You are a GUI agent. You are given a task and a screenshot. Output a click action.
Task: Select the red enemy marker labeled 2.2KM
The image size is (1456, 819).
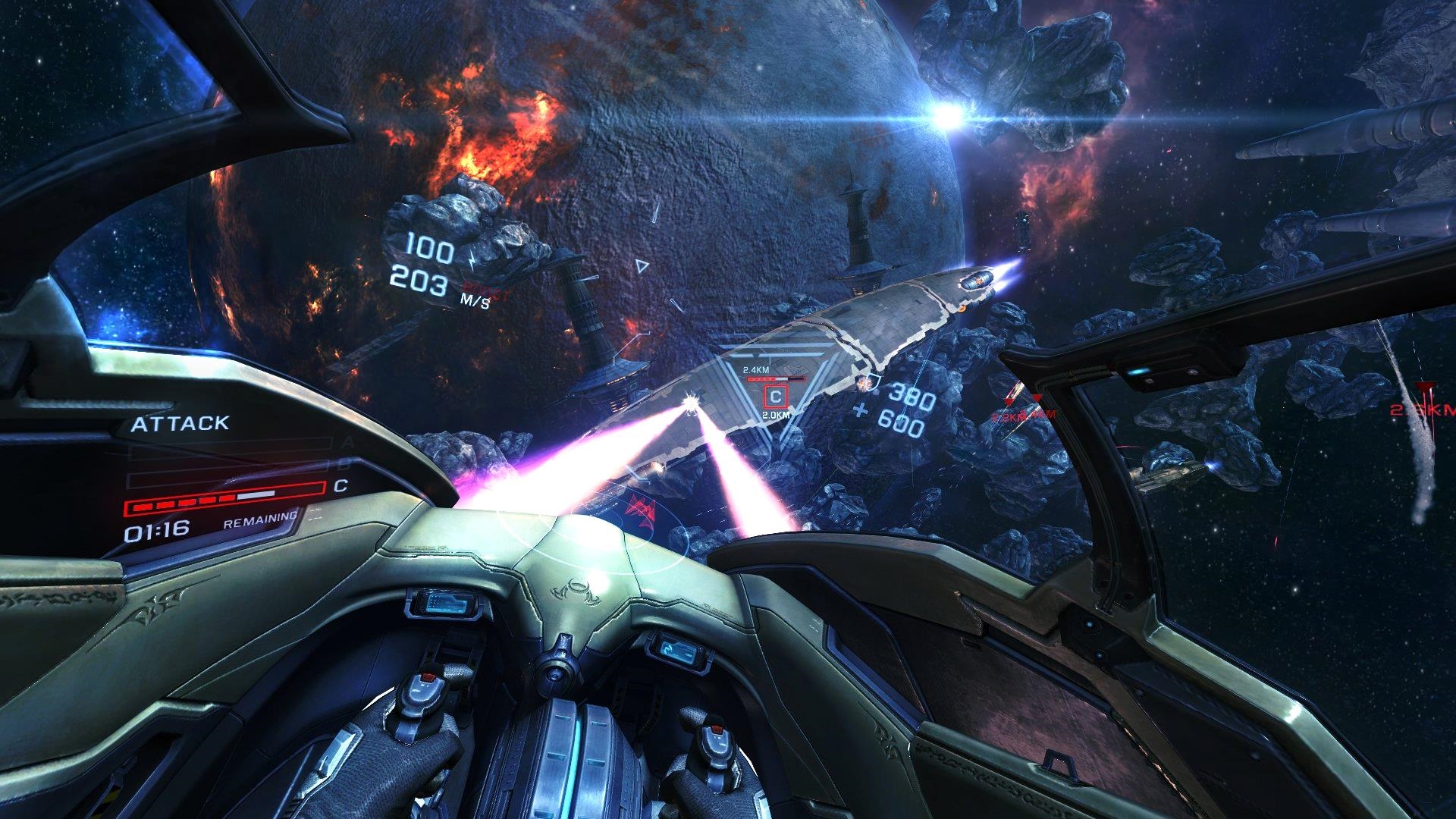pyautogui.click(x=1009, y=400)
